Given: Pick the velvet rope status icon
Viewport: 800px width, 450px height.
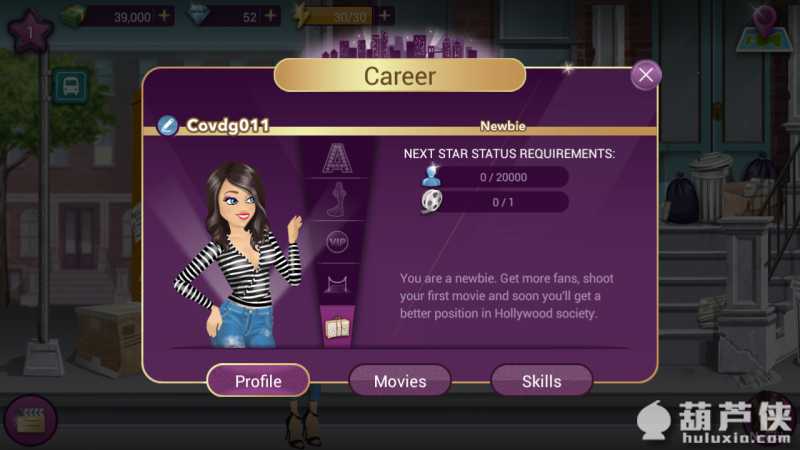Looking at the screenshot, I should tap(338, 284).
